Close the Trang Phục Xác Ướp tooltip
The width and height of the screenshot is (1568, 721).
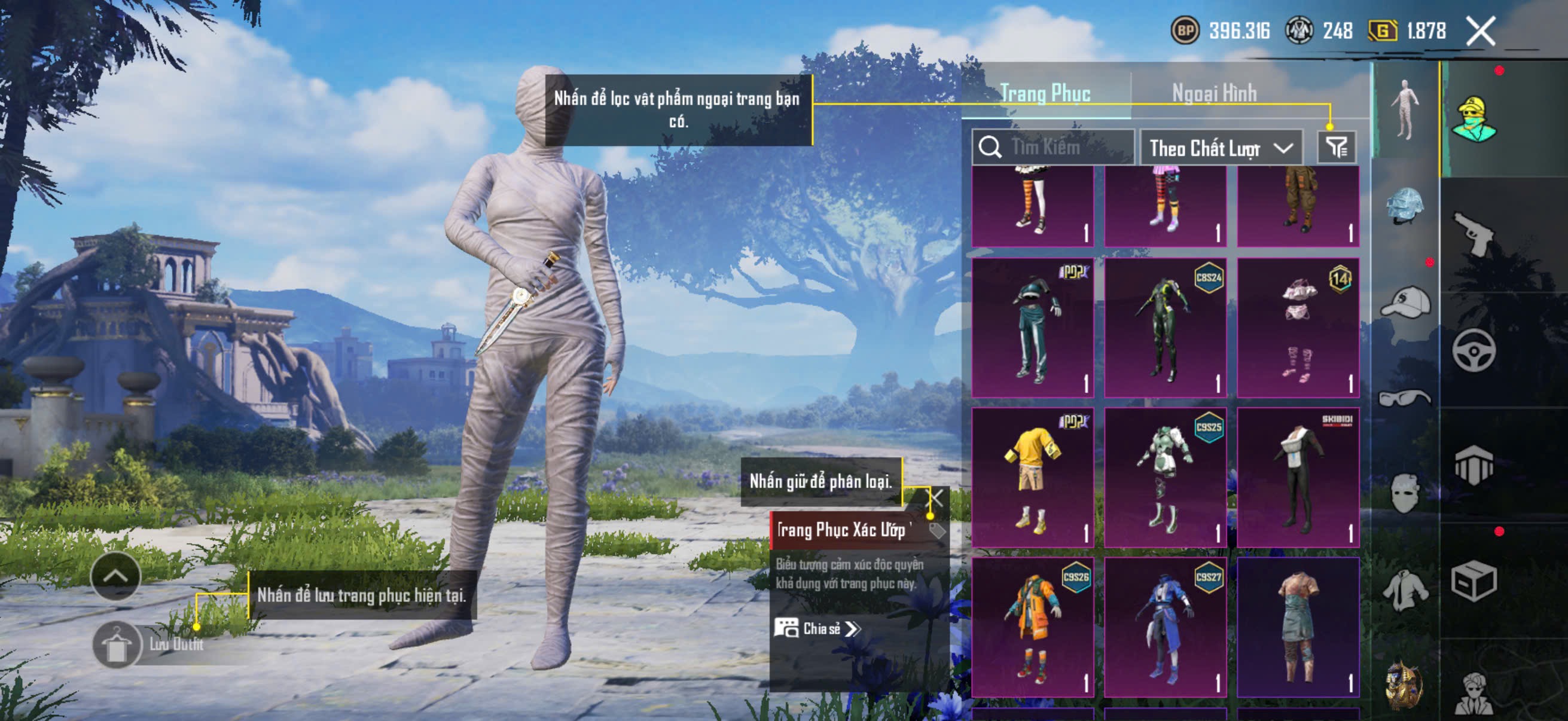pos(935,499)
